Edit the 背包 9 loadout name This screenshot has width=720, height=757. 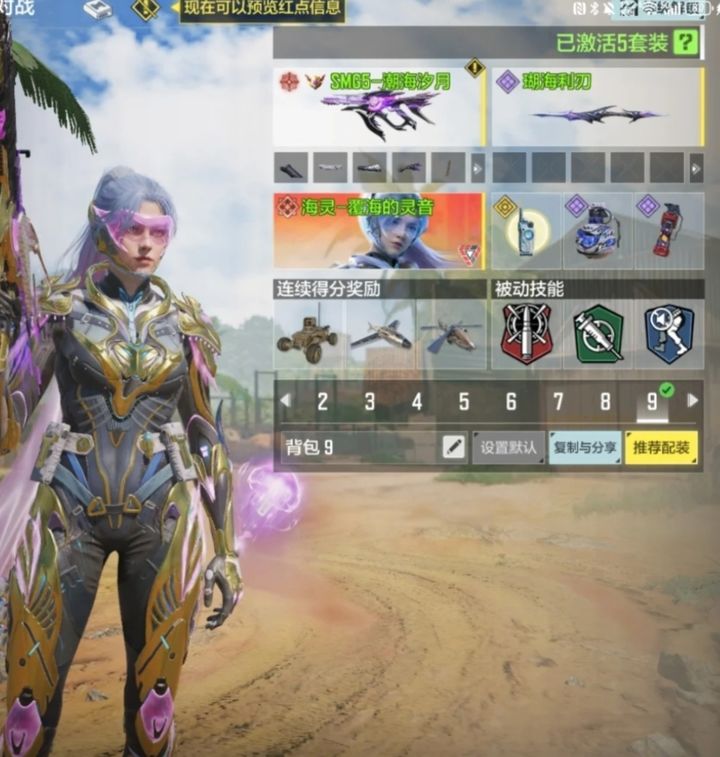point(454,447)
